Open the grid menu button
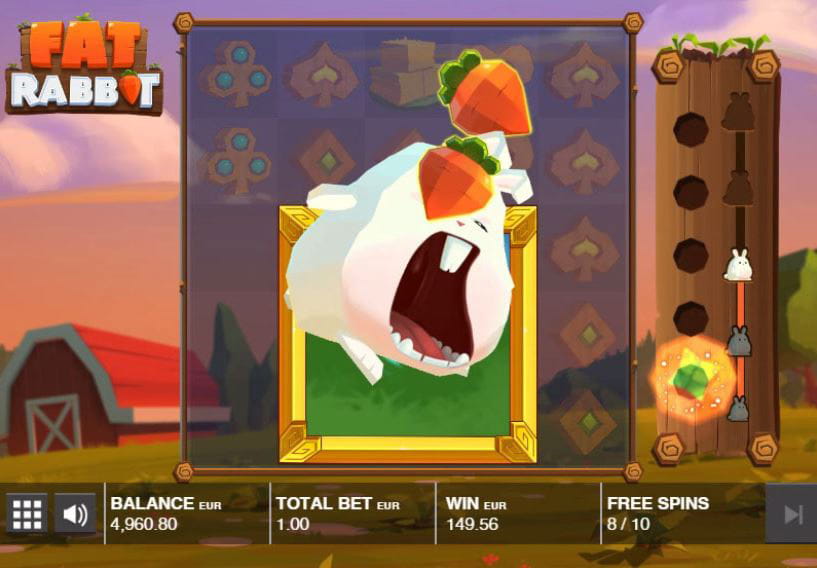817x568 pixels. coord(27,514)
